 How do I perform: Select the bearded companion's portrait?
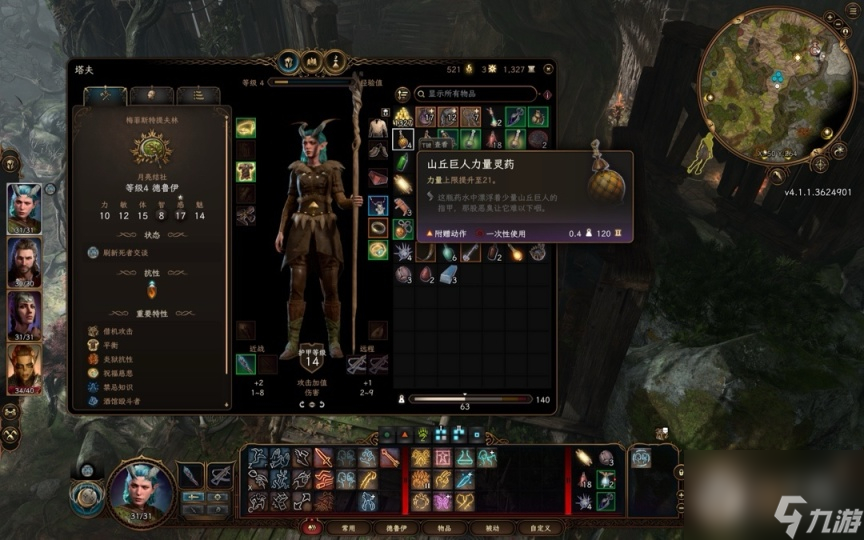25,262
